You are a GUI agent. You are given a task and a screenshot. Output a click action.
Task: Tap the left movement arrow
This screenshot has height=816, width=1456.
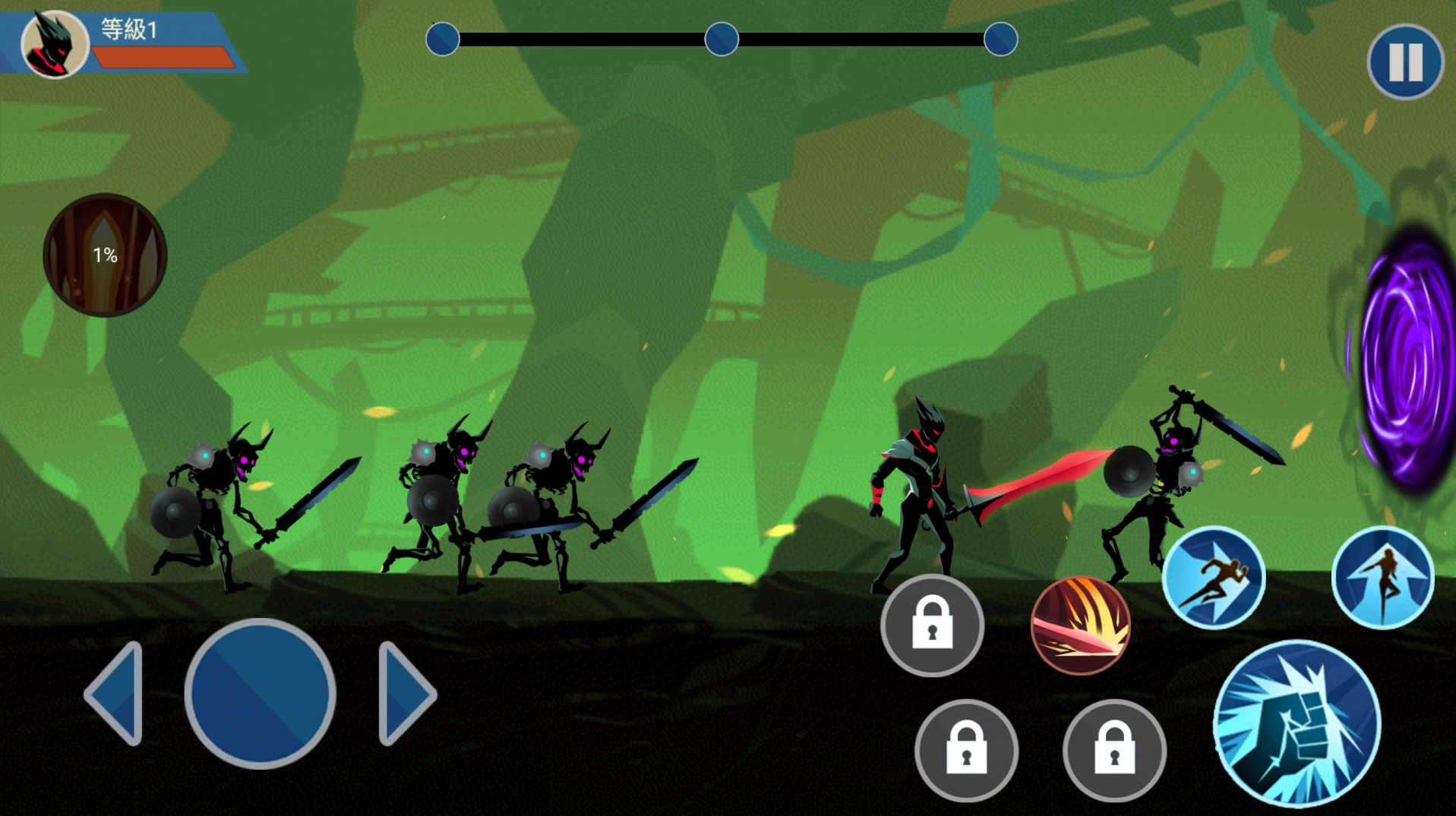[116, 693]
